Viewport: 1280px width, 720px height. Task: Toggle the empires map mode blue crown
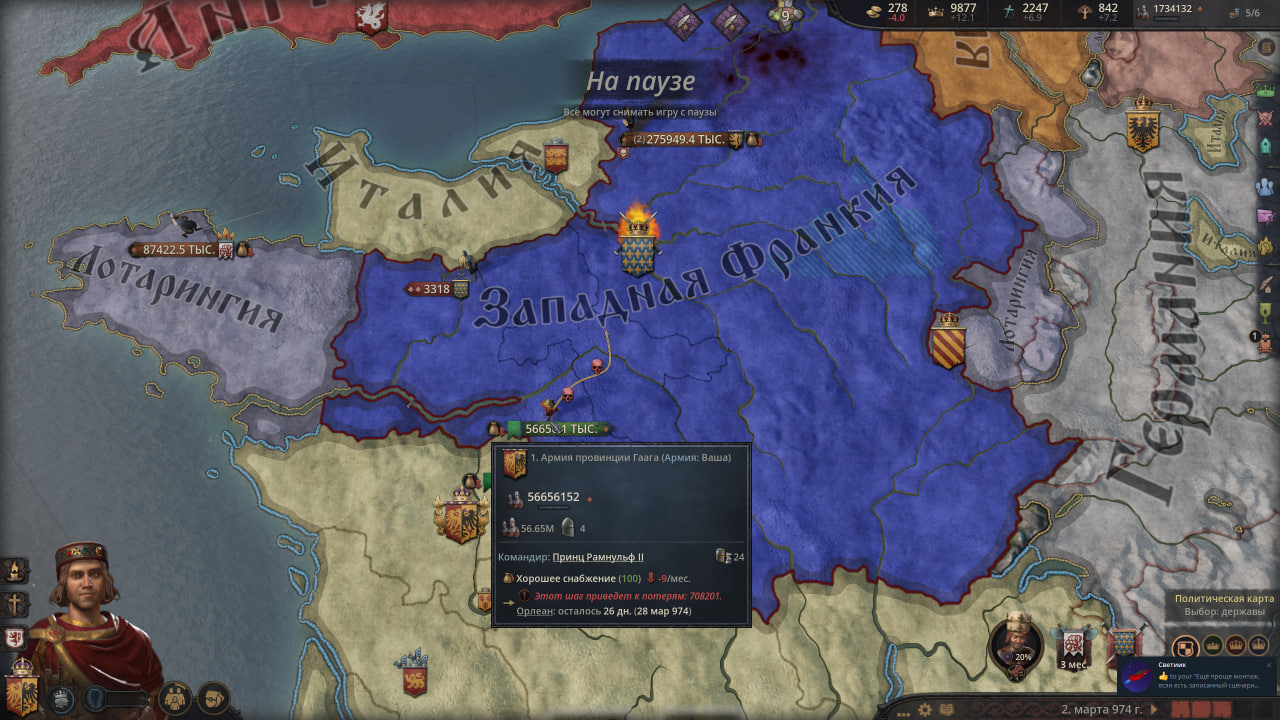[x=1257, y=646]
